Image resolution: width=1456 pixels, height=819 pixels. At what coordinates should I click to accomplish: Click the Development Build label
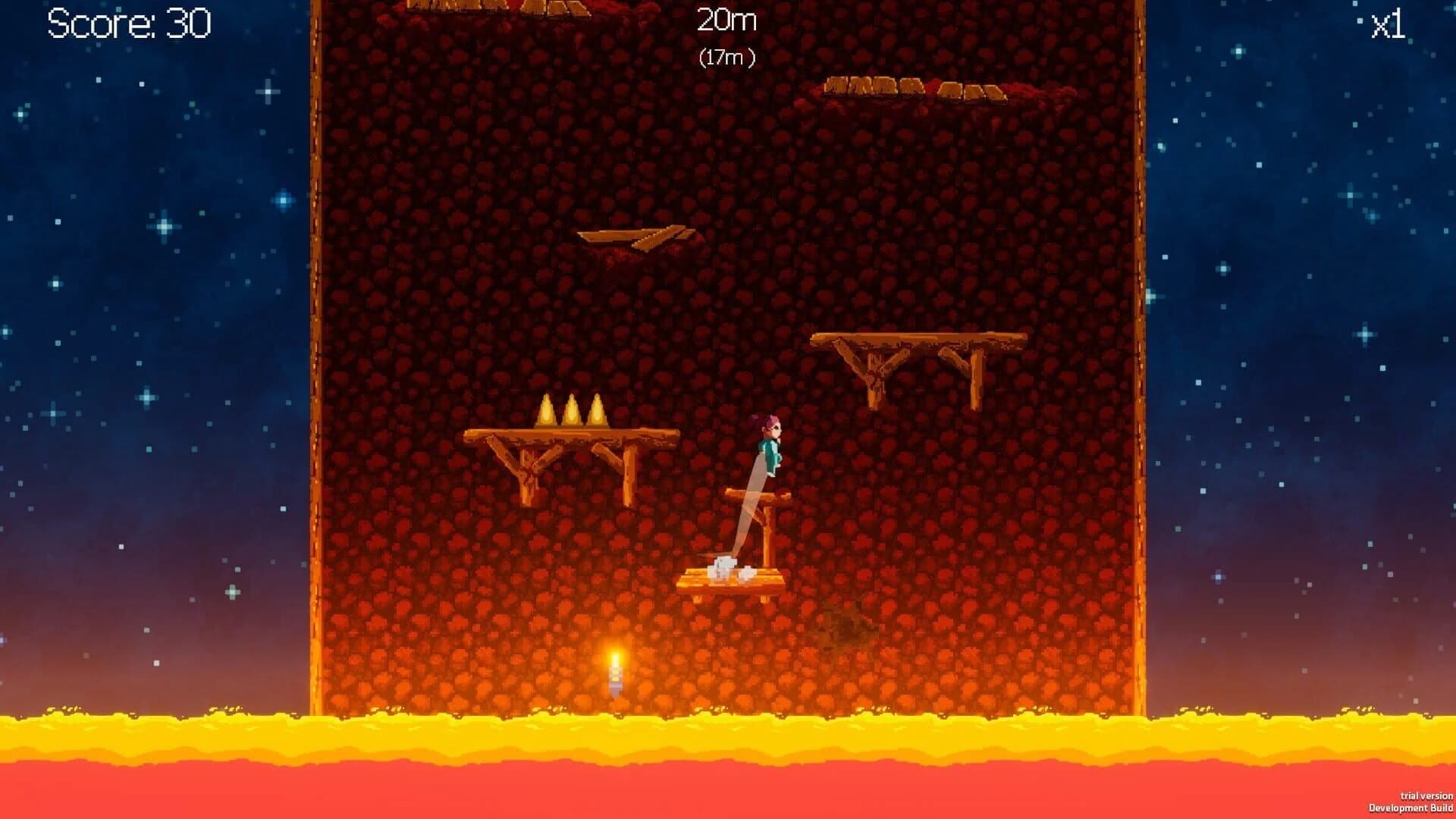[x=1408, y=806]
